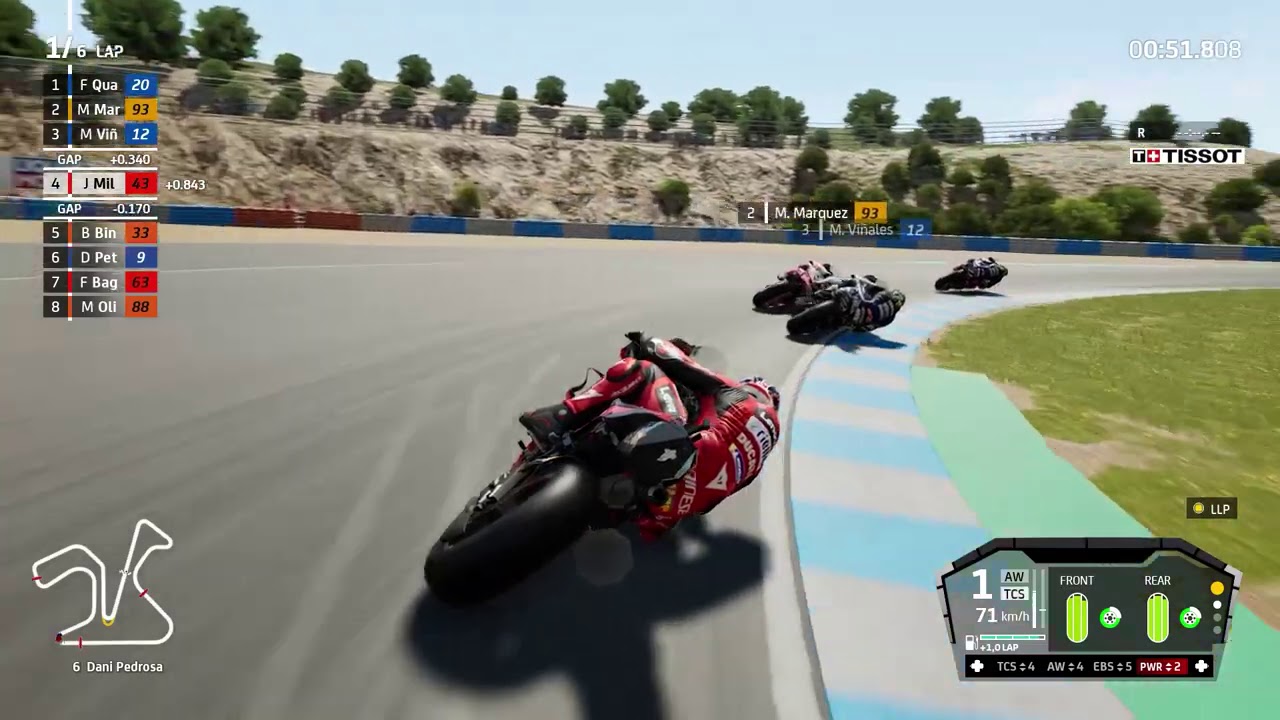The height and width of the screenshot is (720, 1280).
Task: Toggle the TCS badge on the dashboard
Action: [1014, 593]
